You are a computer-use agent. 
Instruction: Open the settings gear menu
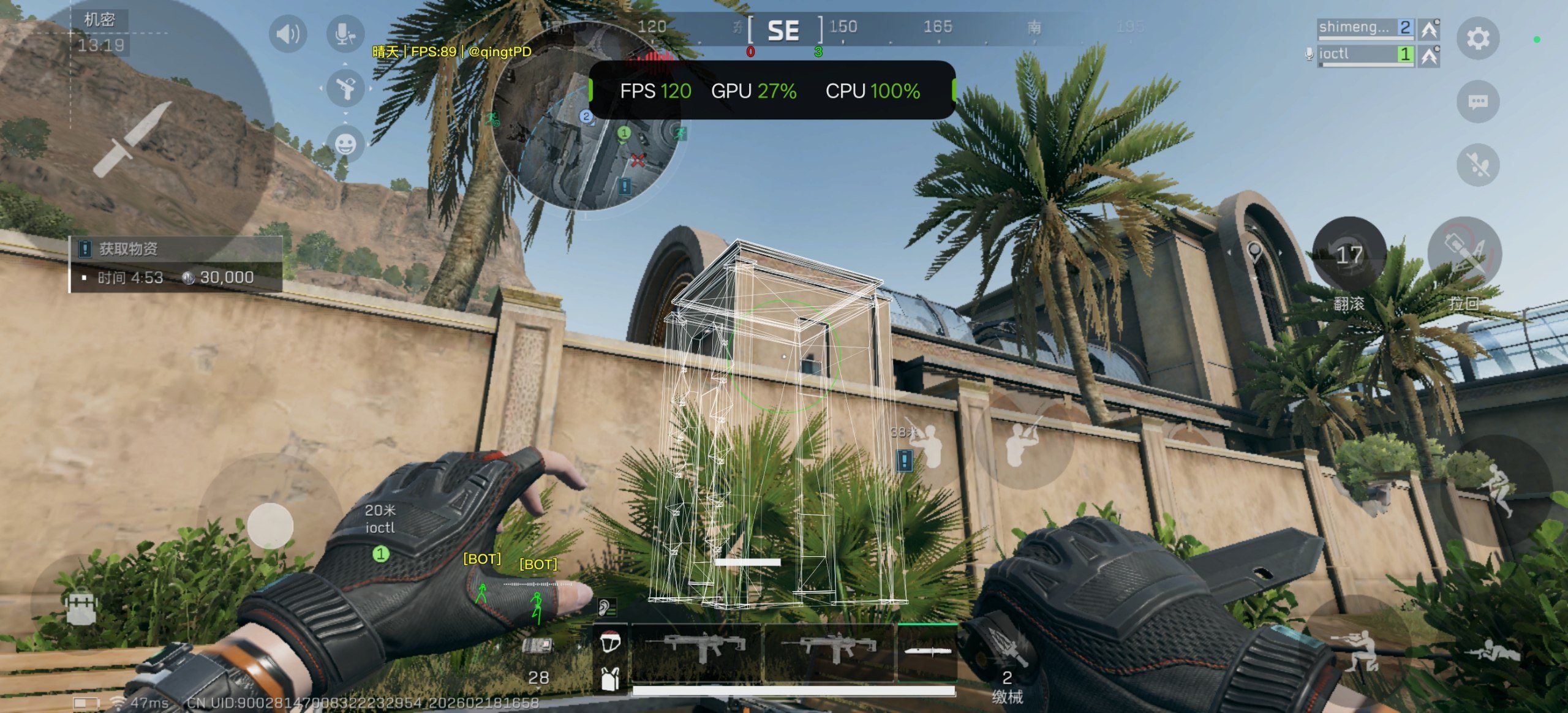coord(1477,38)
